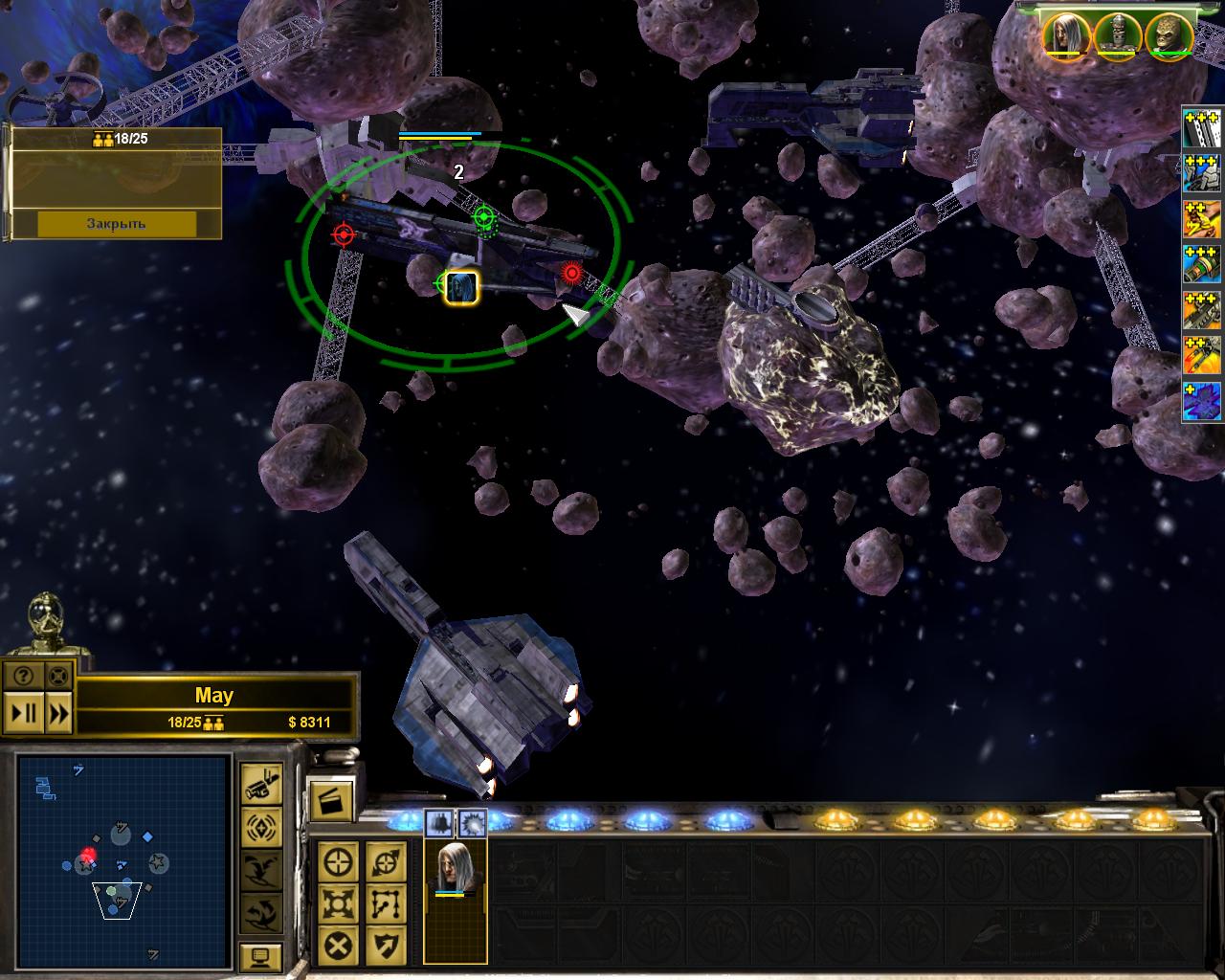The width and height of the screenshot is (1225, 980).
Task: Select the droid hero portrait in the top bar
Action: click(x=1117, y=35)
